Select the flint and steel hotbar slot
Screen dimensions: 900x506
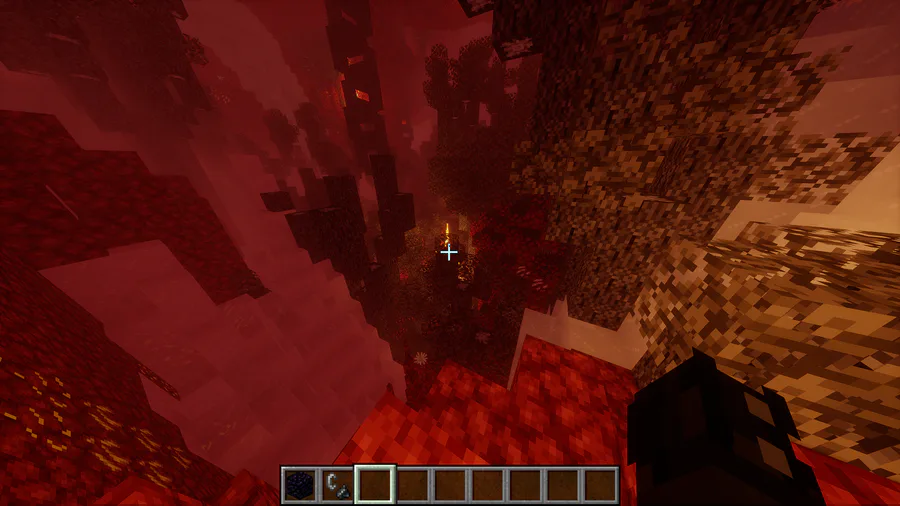click(337, 485)
